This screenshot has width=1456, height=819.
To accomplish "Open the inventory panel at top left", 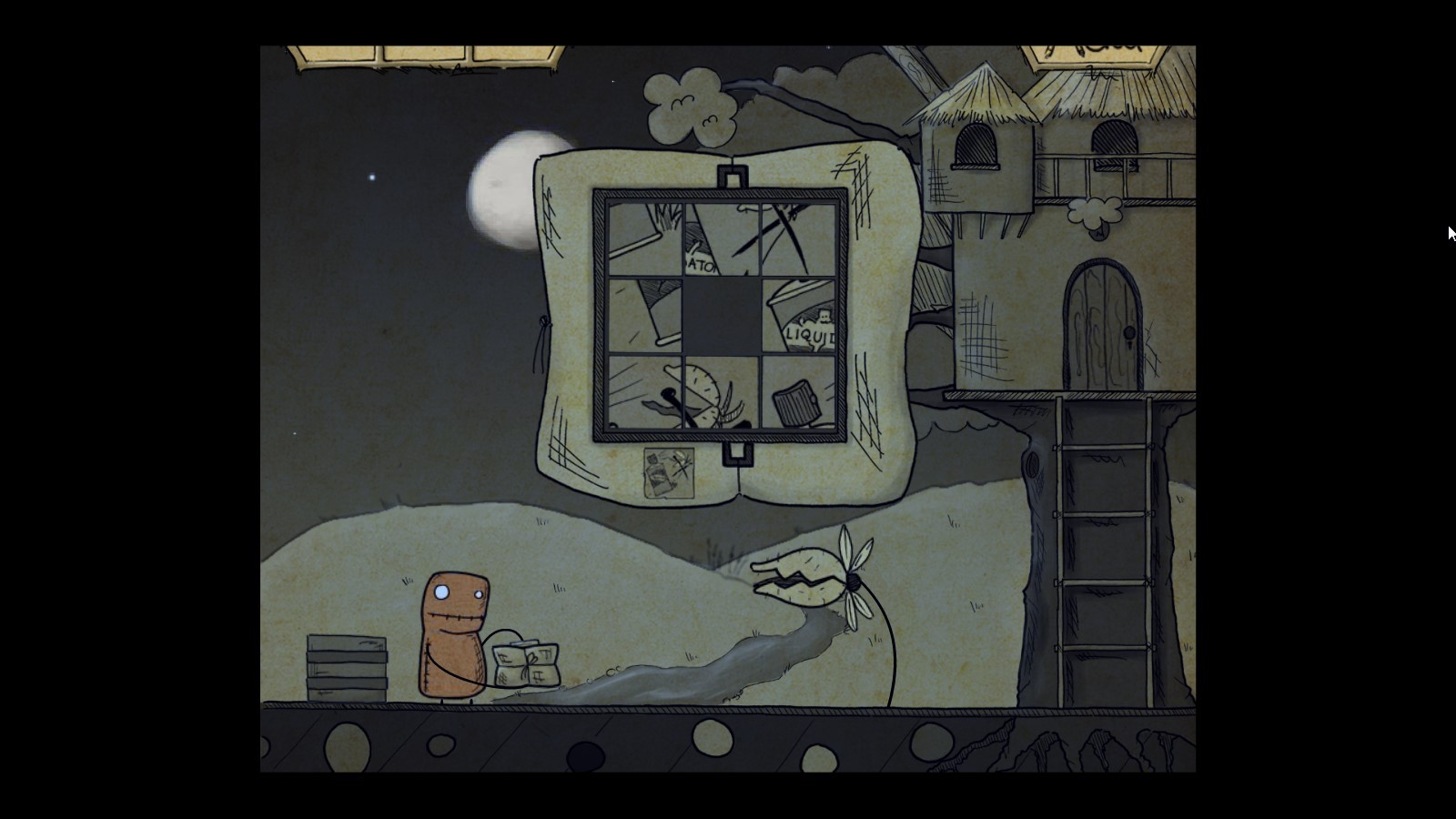I will (426, 55).
